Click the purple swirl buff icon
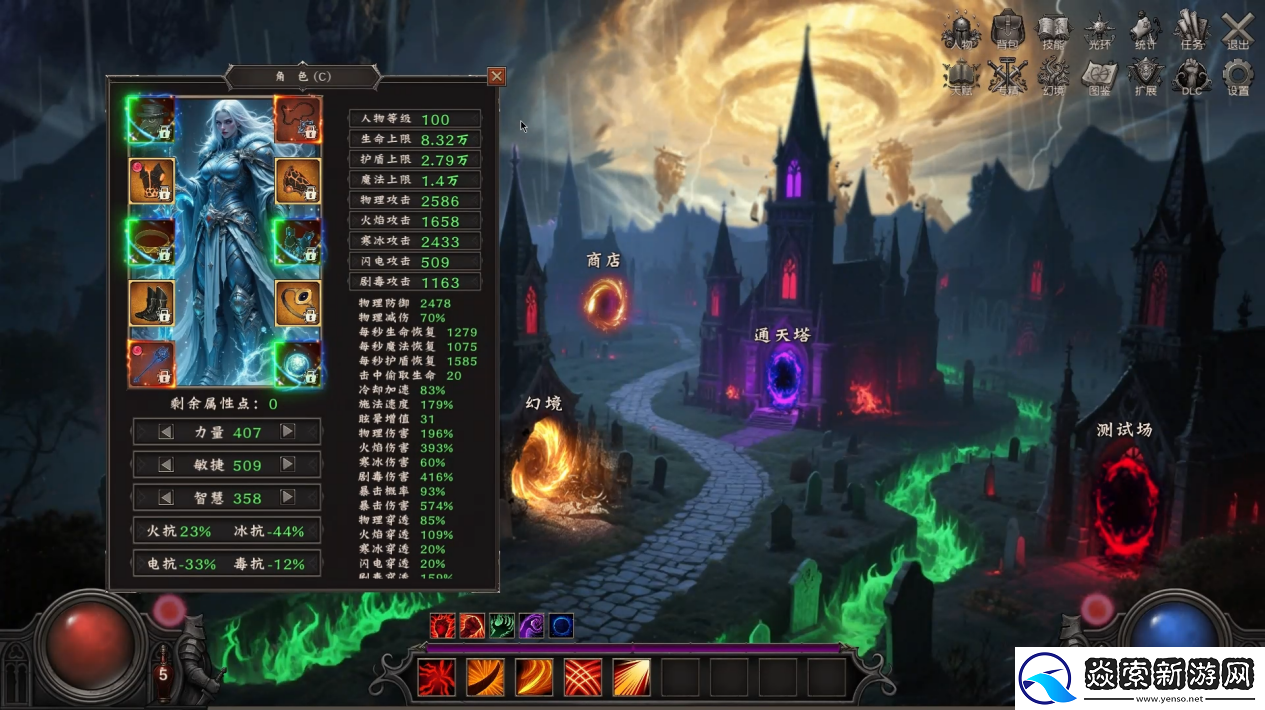Viewport: 1265px width, 710px height. coord(531,626)
